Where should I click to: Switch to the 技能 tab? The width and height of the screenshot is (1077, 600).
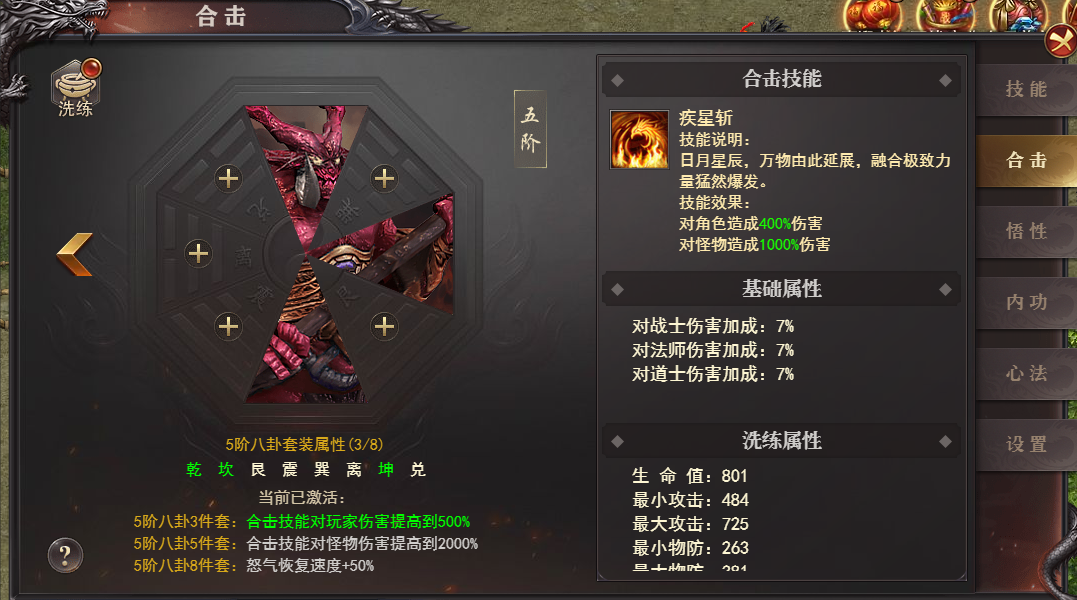click(1025, 90)
